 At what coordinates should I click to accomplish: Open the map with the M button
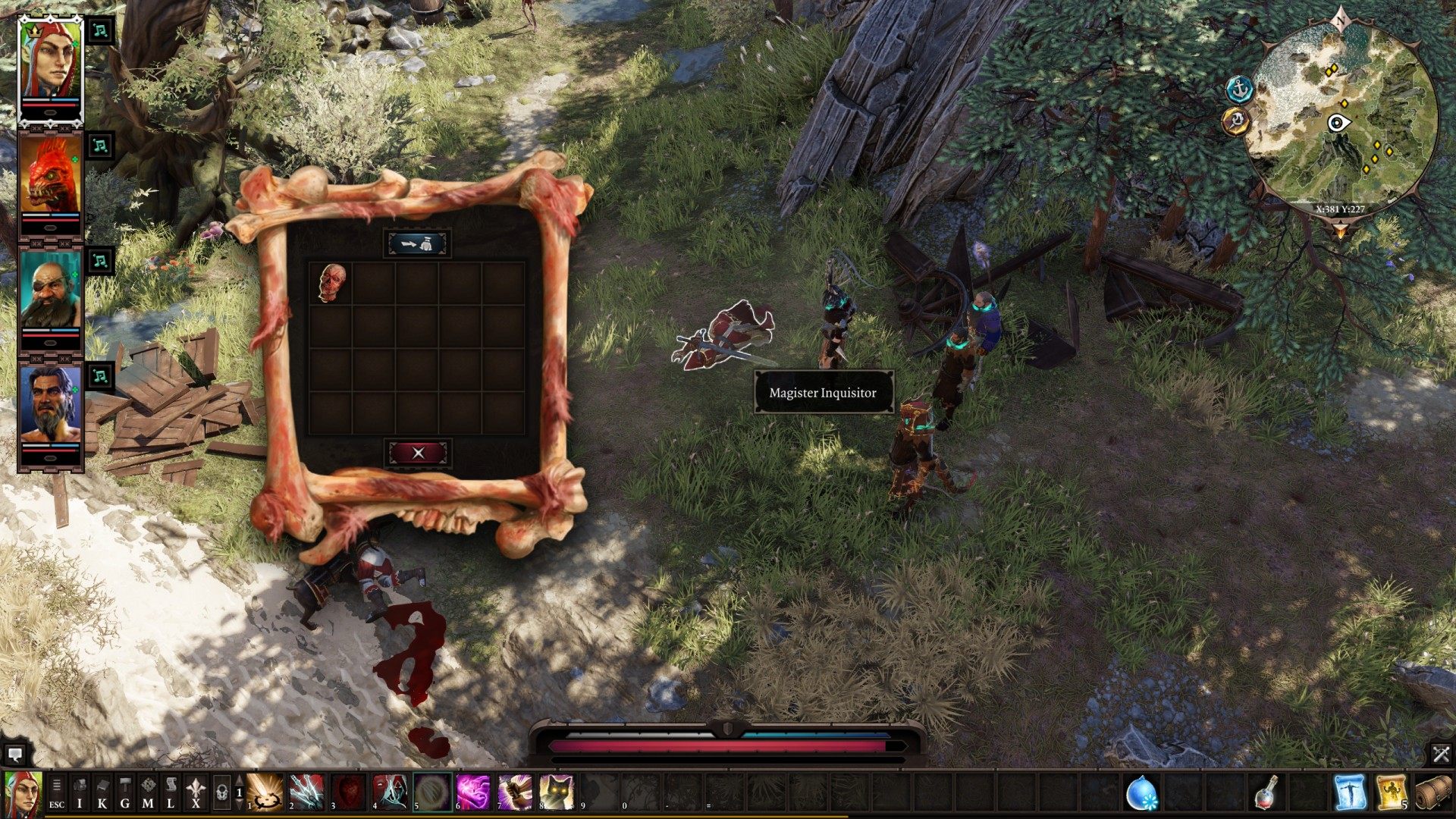[148, 793]
